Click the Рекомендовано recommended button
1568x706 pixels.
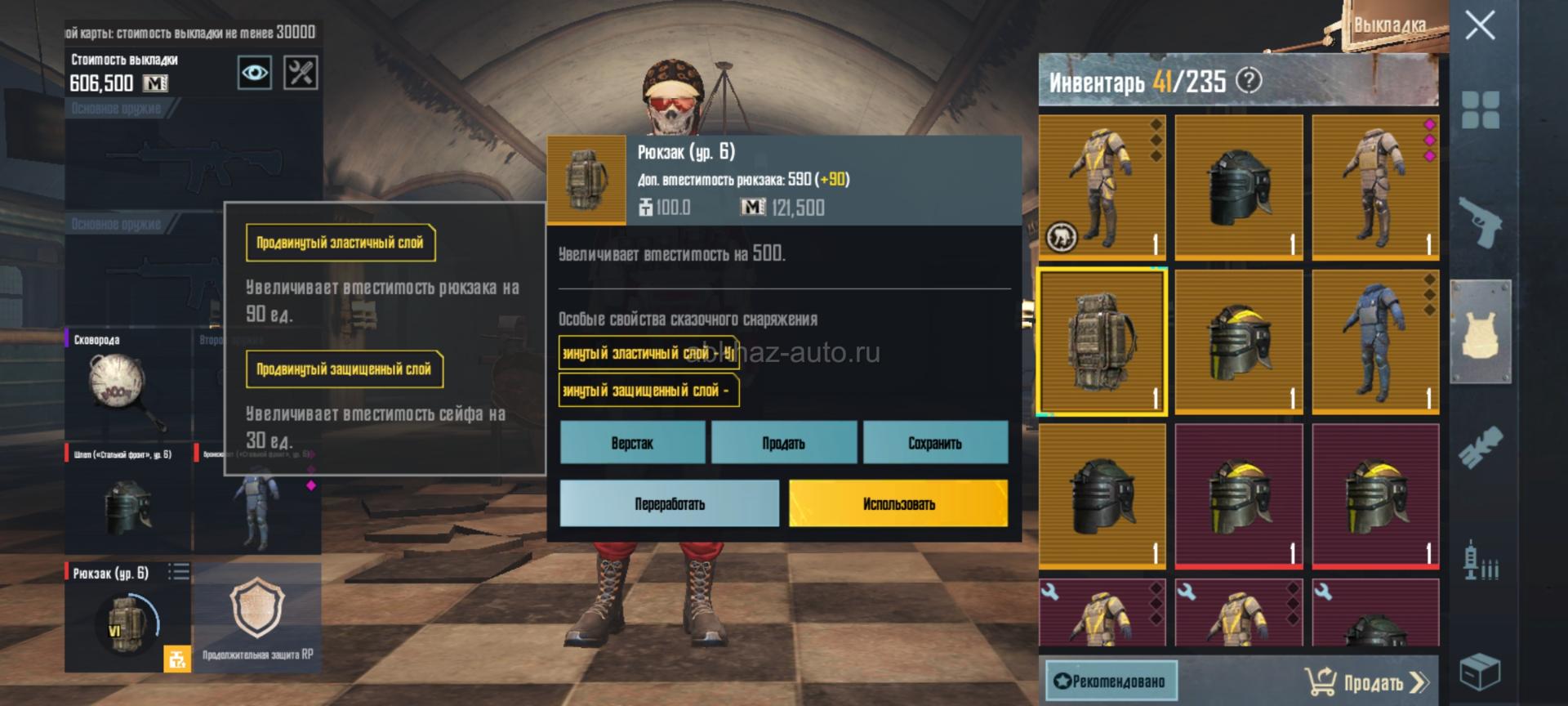coord(1111,681)
